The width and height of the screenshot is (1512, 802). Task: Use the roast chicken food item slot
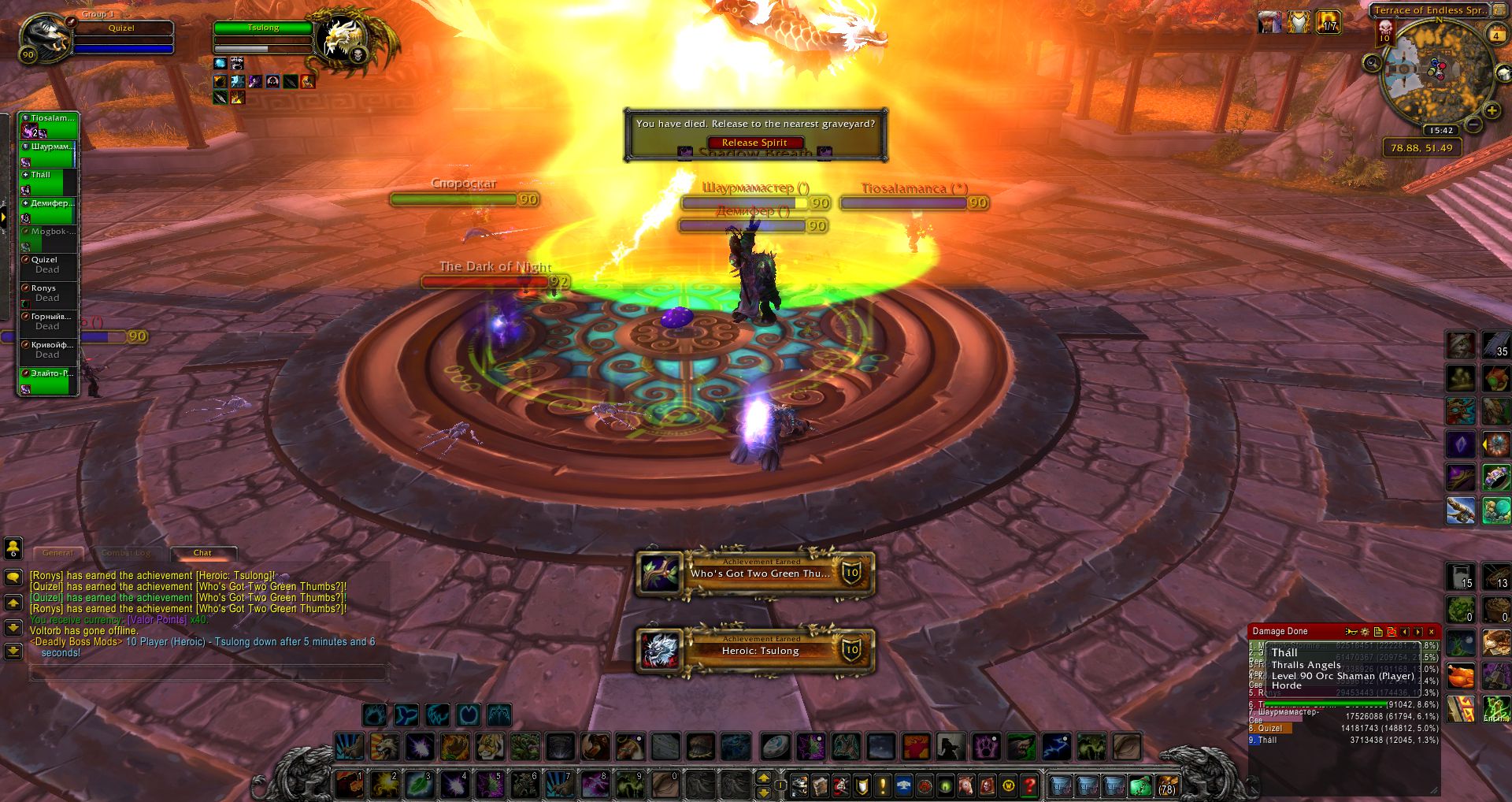1461,677
